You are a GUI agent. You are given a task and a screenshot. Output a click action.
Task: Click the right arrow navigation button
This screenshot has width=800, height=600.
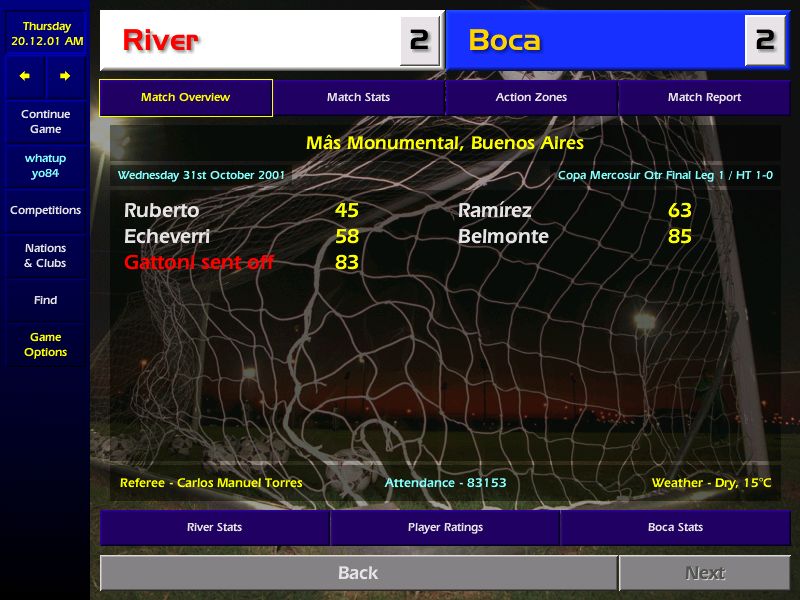[65, 76]
